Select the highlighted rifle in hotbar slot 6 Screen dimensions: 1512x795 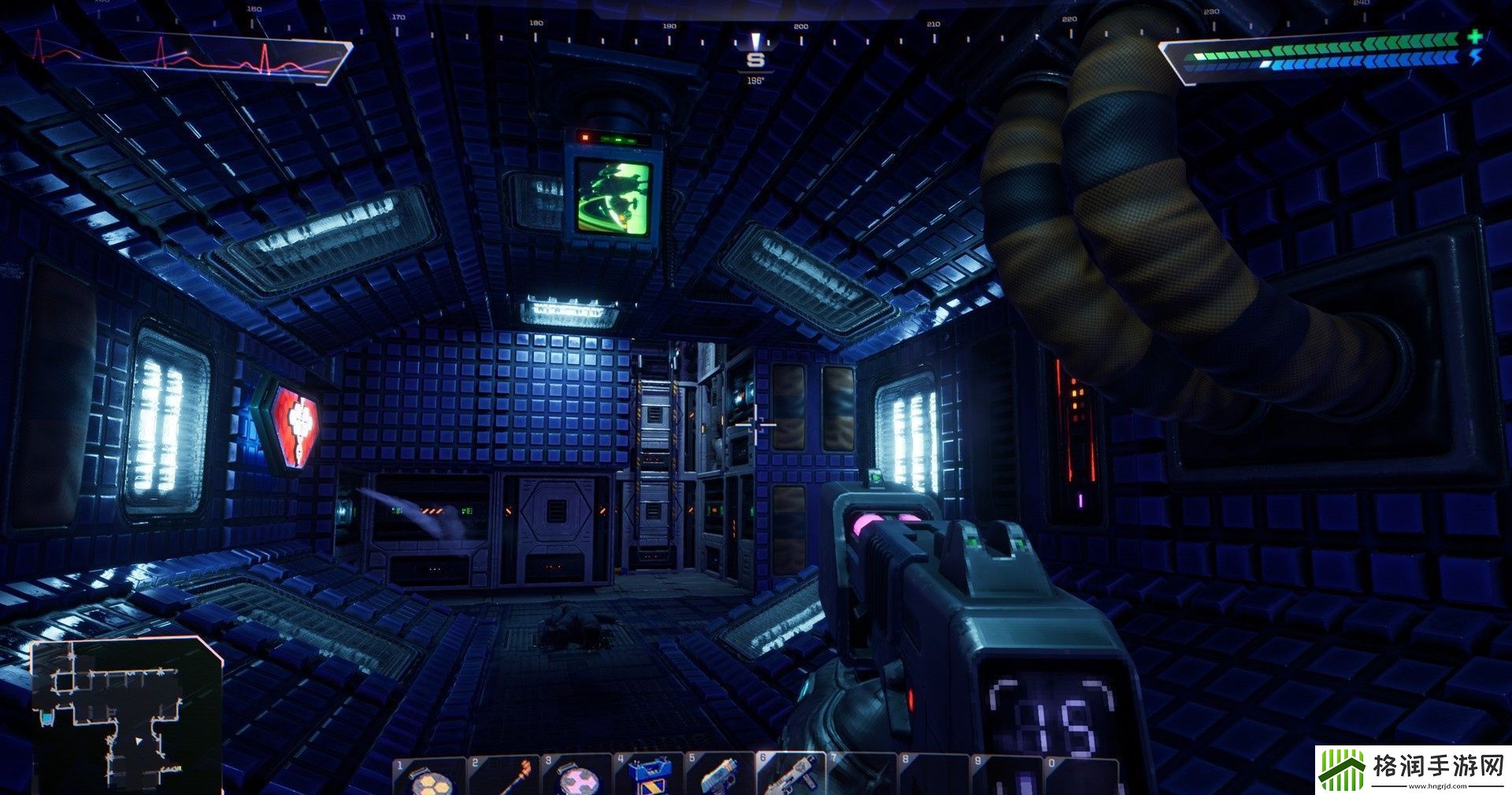[x=792, y=778]
